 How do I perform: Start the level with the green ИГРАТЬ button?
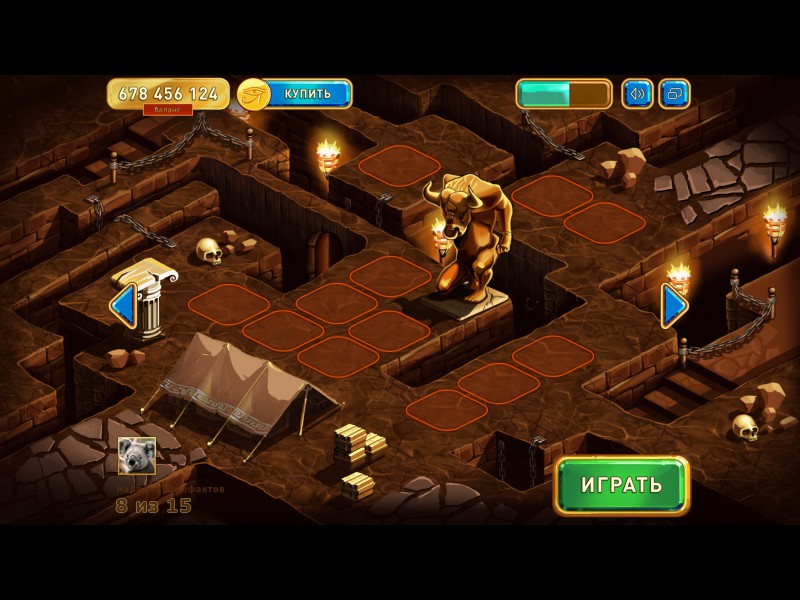(x=622, y=486)
